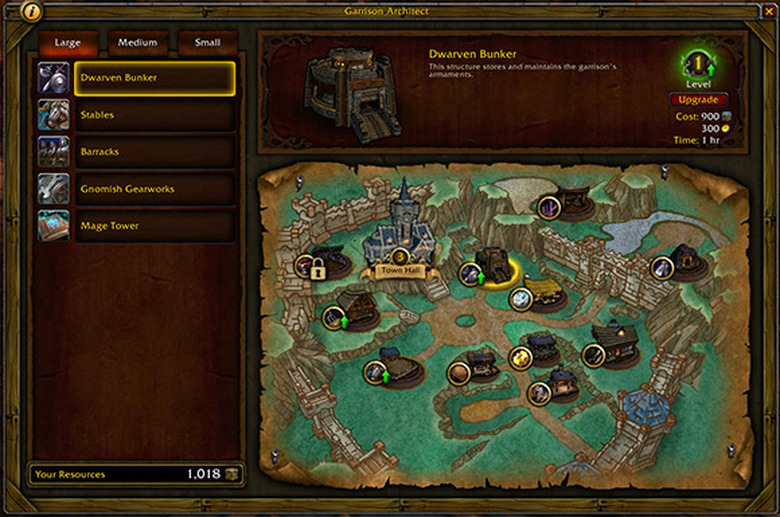Image resolution: width=780 pixels, height=517 pixels.
Task: Click the locked building plot with padlock
Action: [318, 268]
